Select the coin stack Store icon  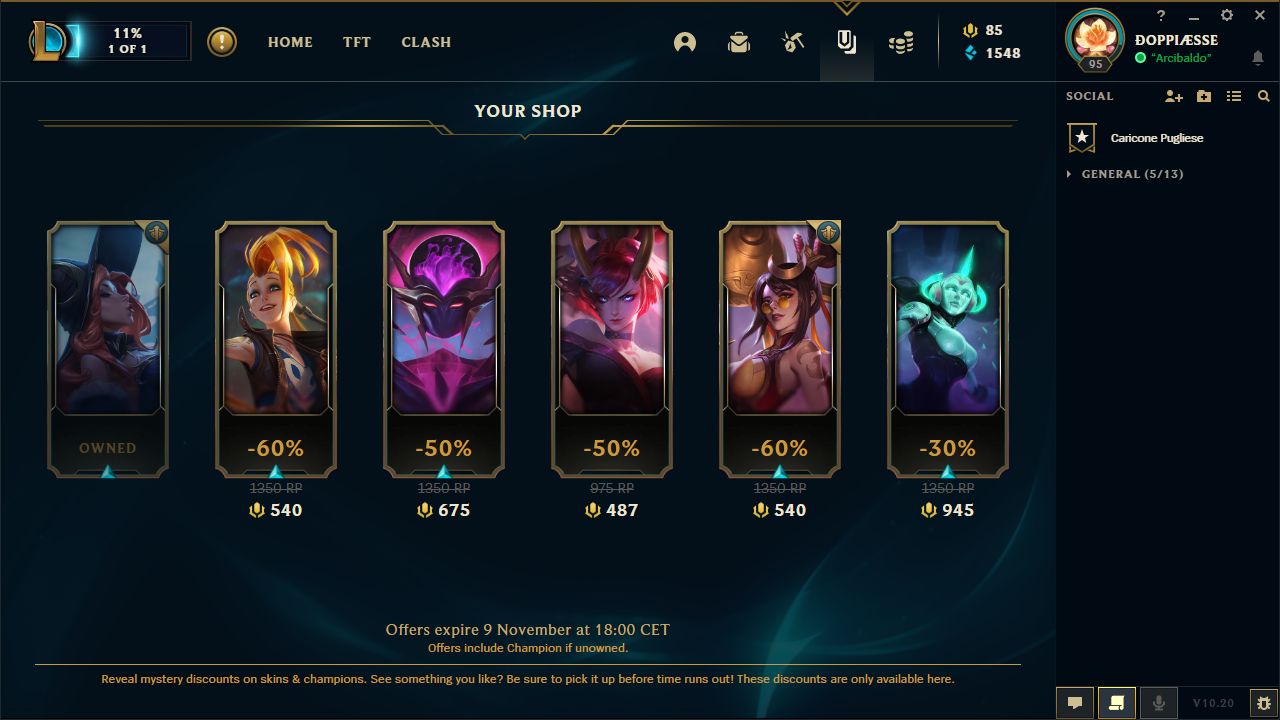pyautogui.click(x=900, y=44)
